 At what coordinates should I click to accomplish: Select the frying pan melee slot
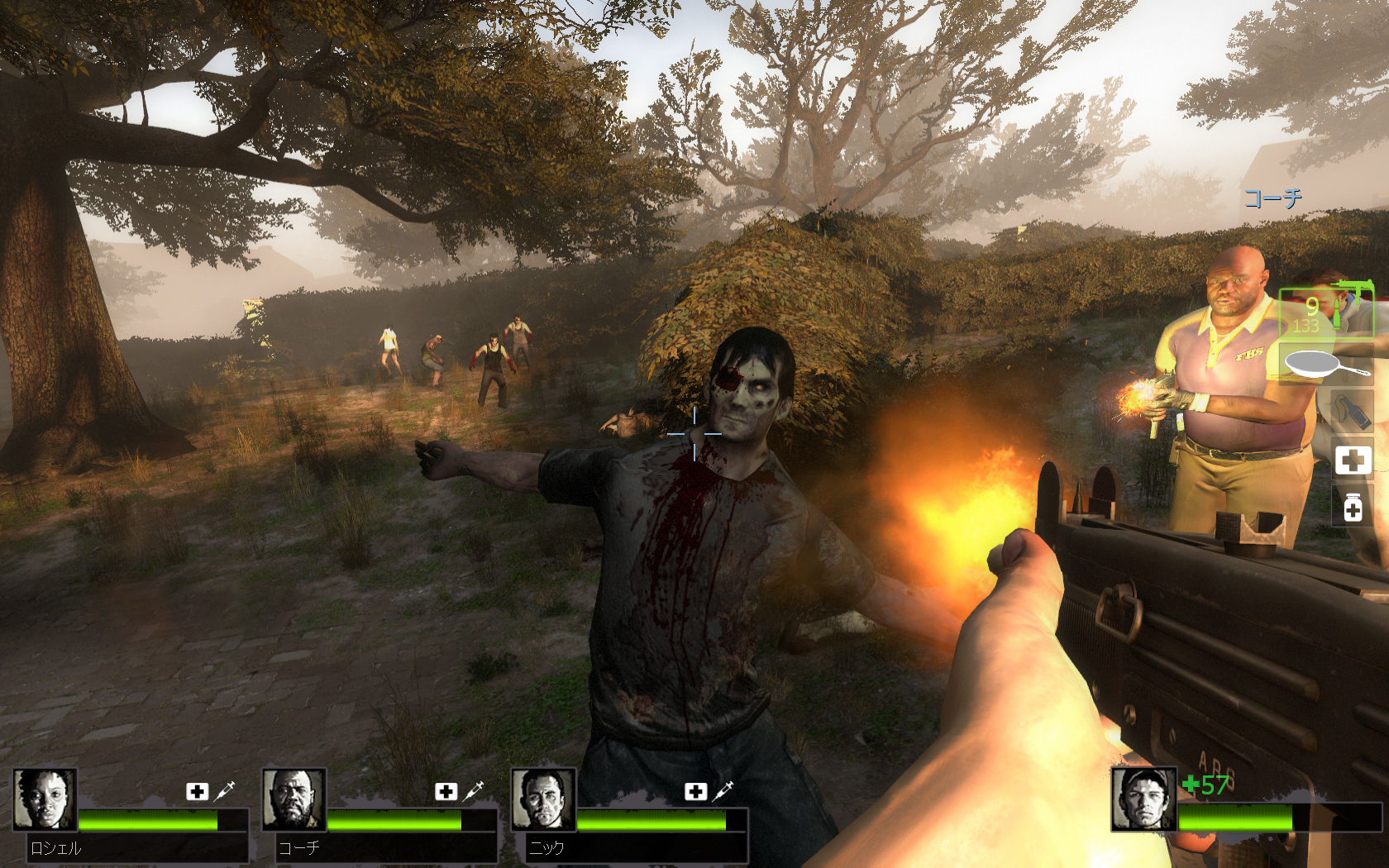point(1327,364)
